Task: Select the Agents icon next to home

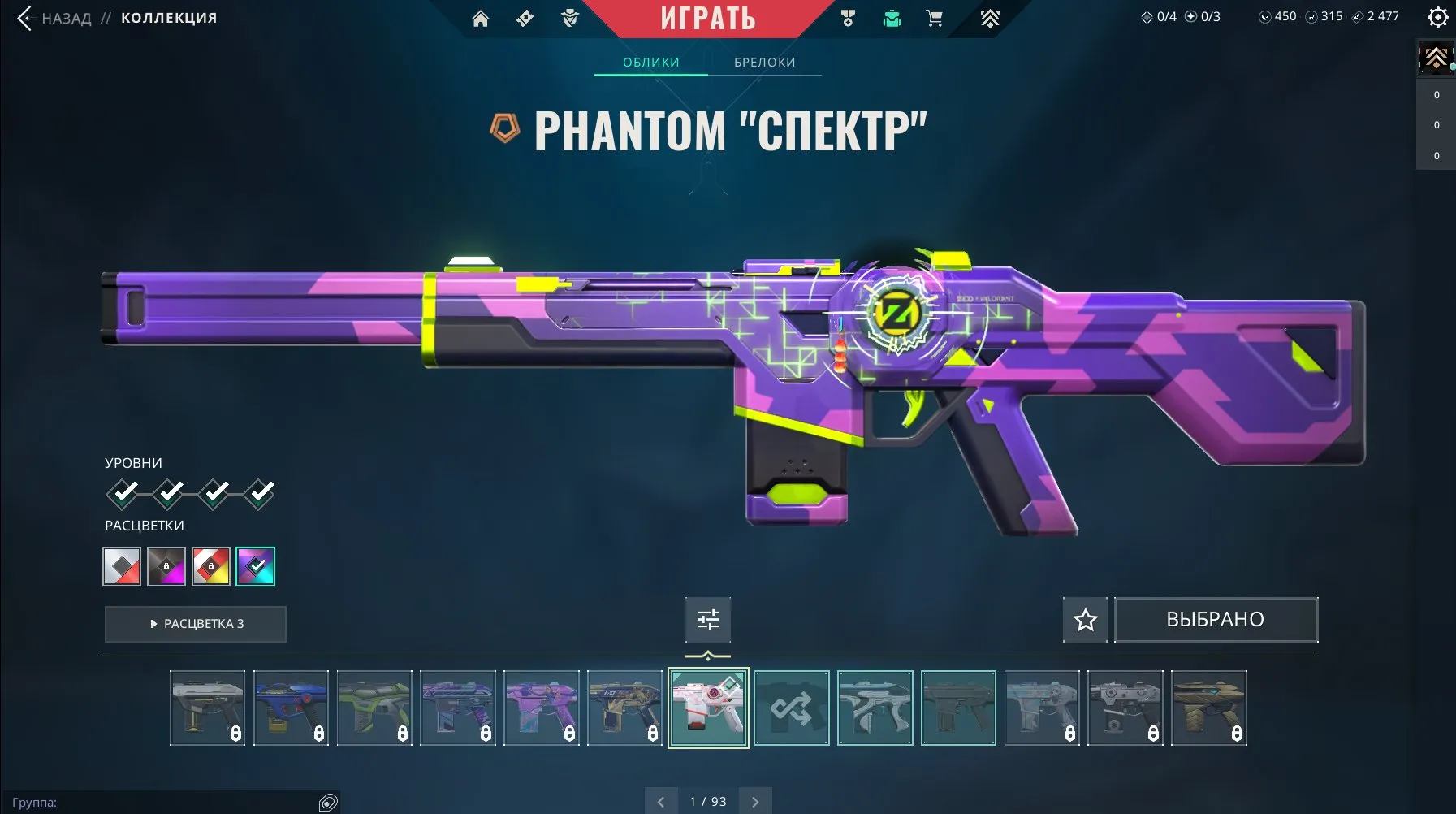Action: tap(526, 18)
